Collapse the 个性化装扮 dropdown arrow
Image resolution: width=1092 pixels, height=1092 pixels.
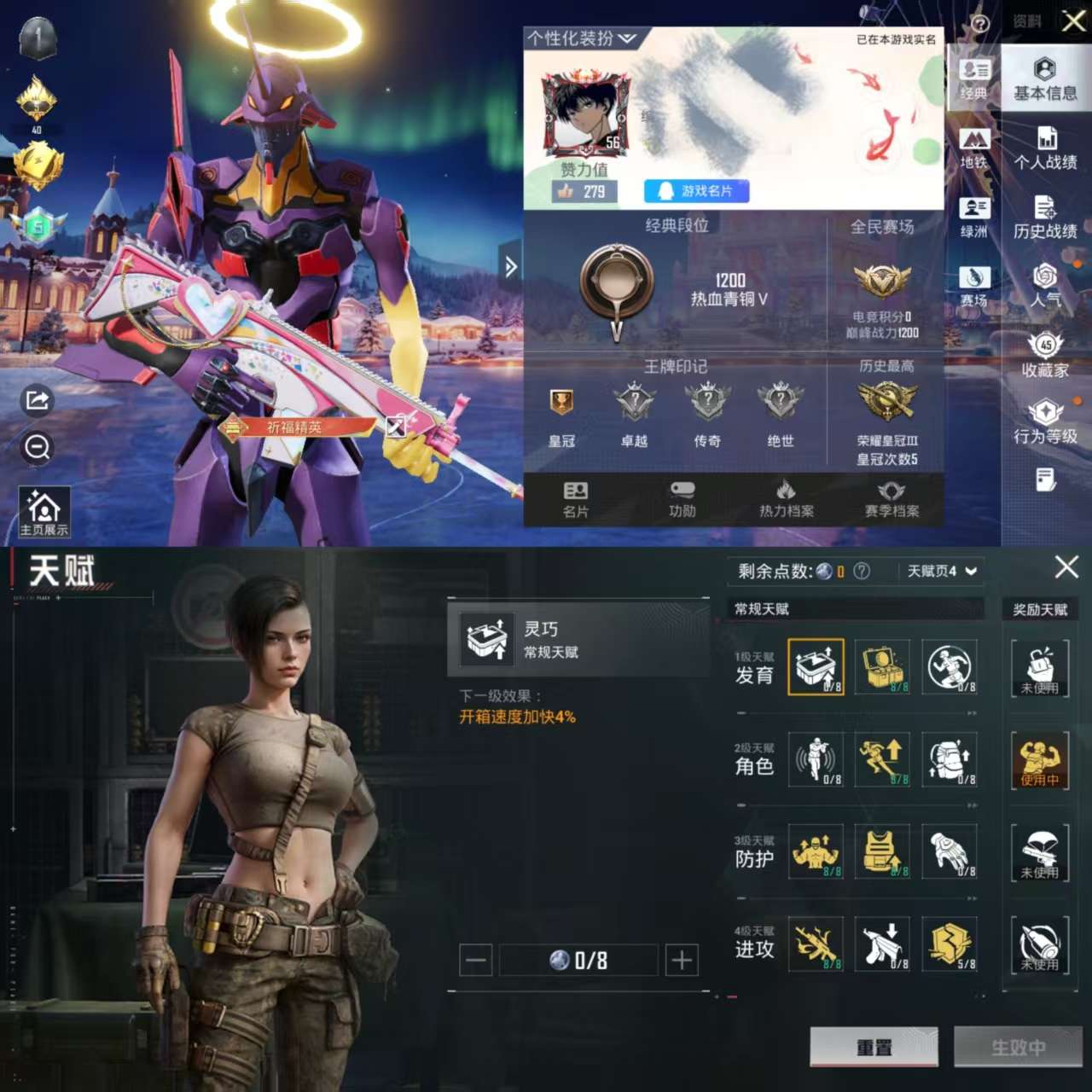[x=627, y=38]
